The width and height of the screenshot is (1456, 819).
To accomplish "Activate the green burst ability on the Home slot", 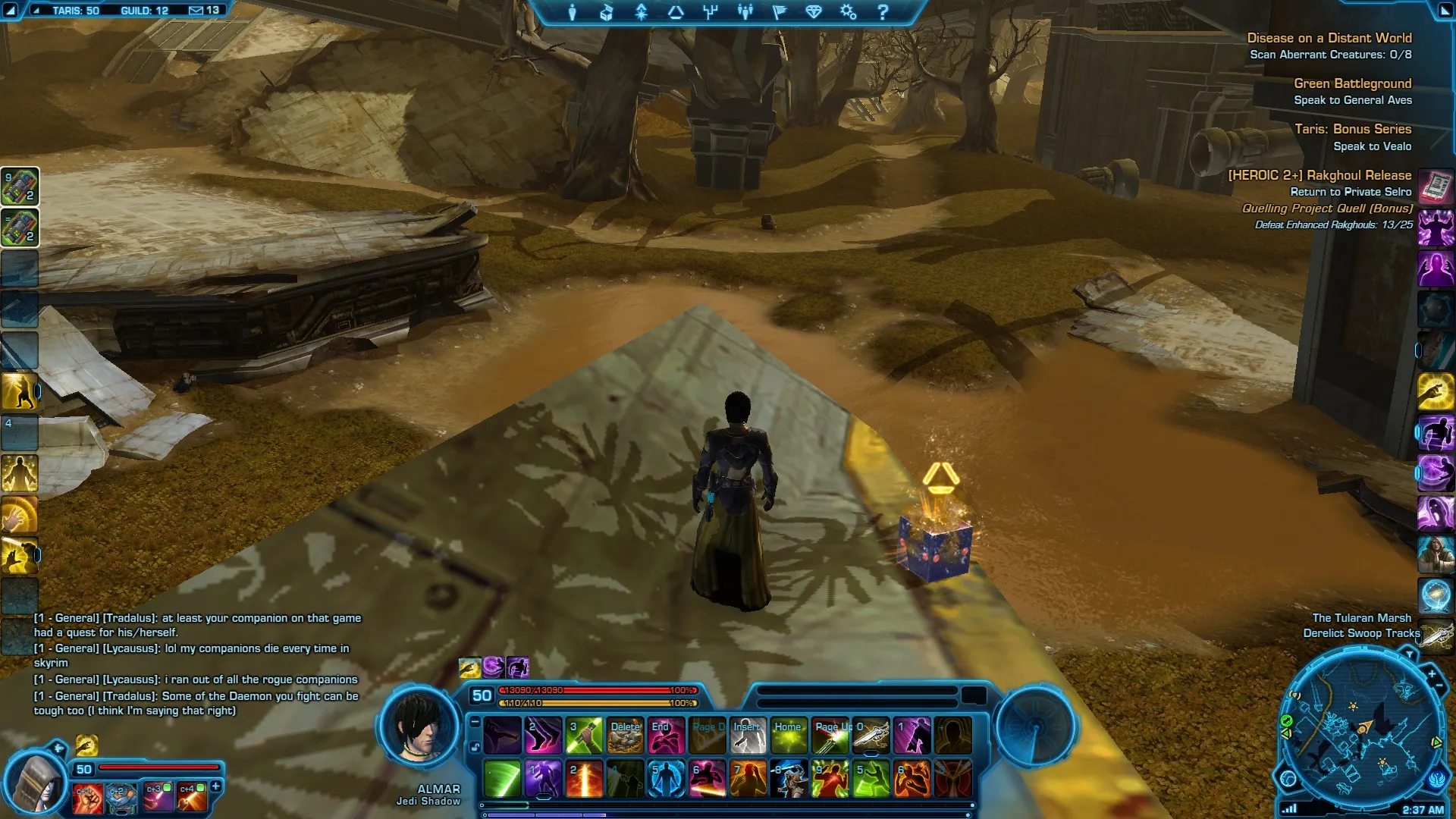I will (789, 736).
